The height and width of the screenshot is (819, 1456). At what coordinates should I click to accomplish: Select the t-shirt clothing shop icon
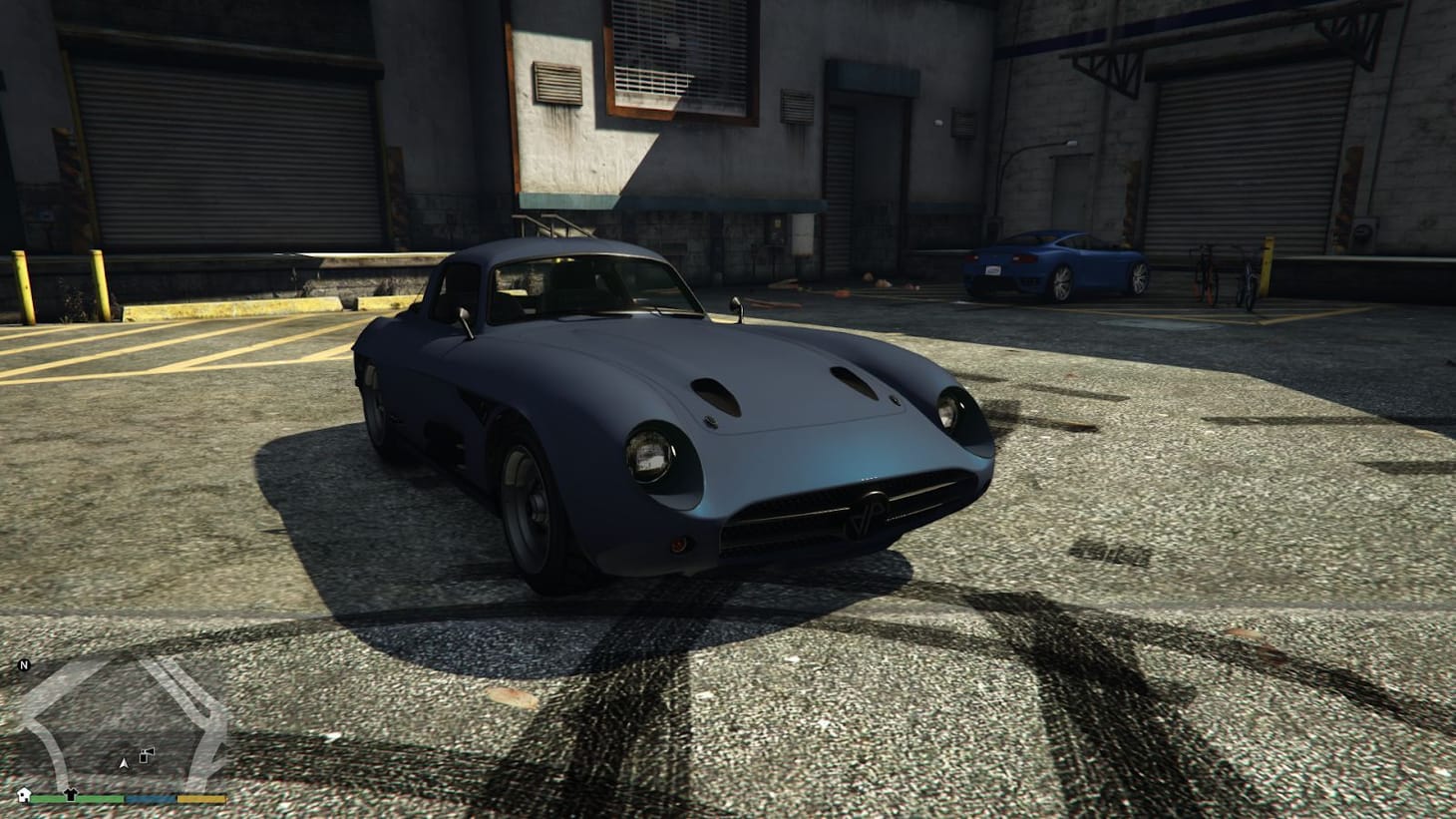click(71, 794)
